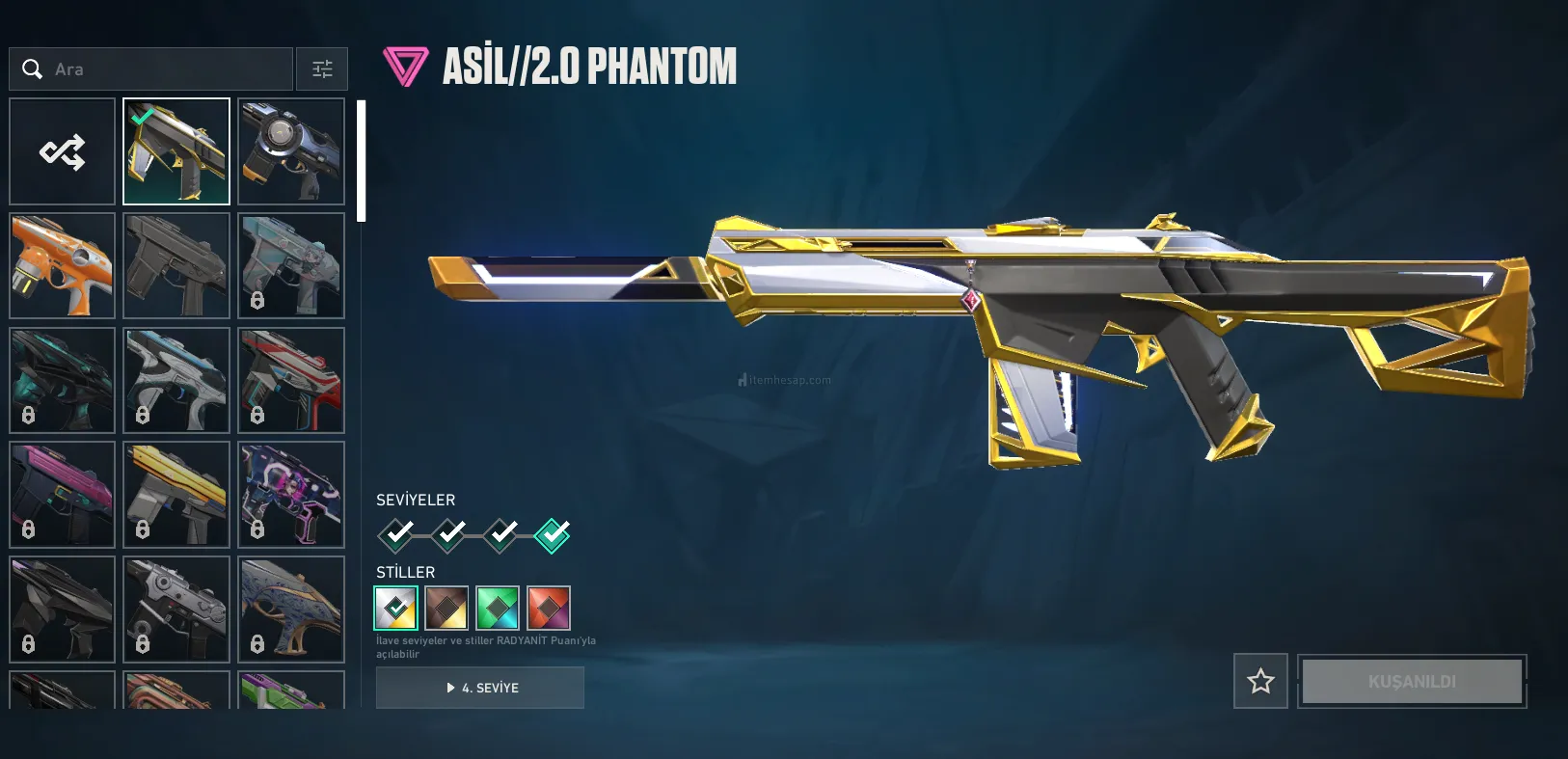
Task: Mark this skin as favorite with the star
Action: click(1260, 681)
